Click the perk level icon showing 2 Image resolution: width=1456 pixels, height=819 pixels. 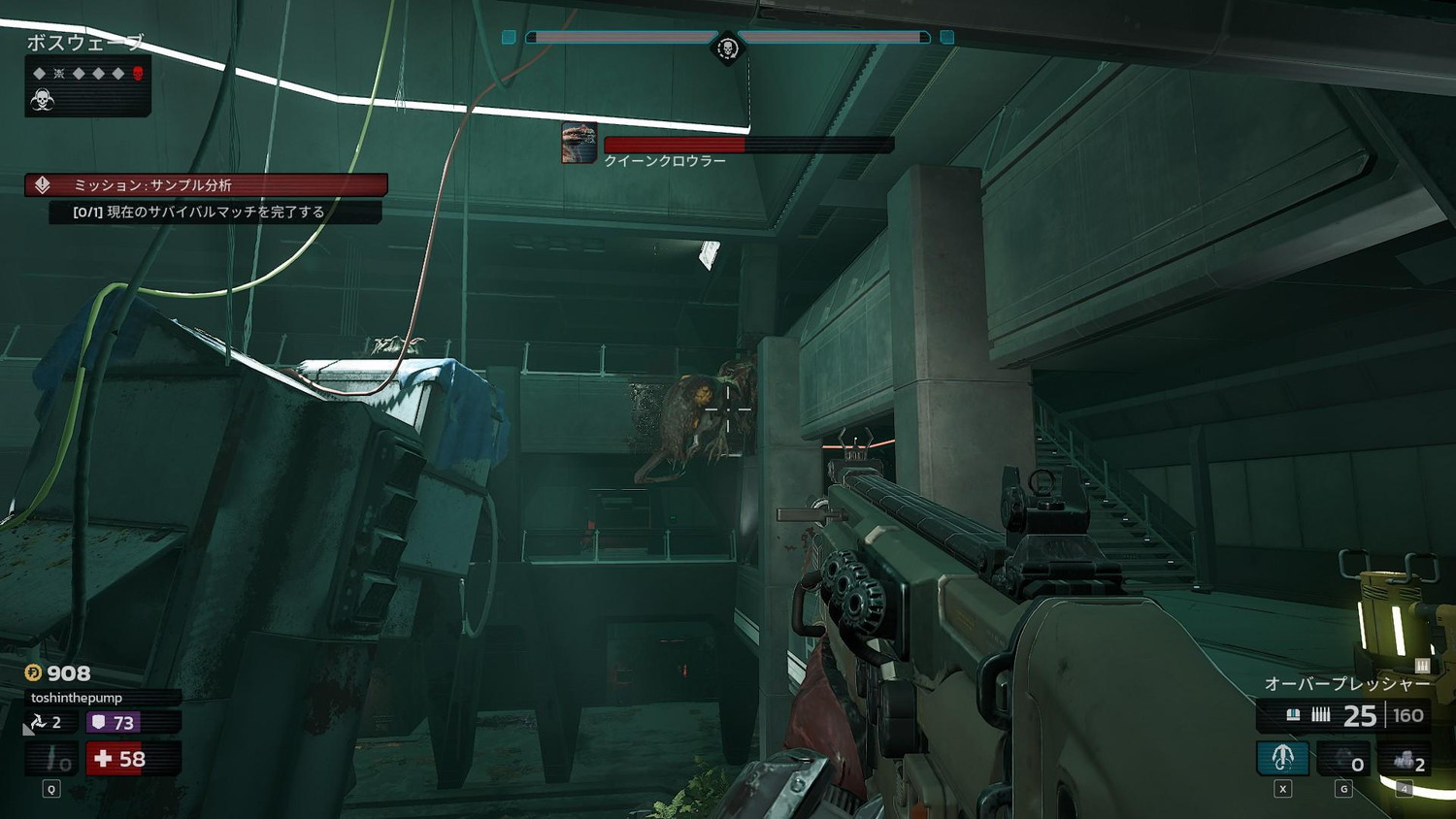click(x=46, y=722)
